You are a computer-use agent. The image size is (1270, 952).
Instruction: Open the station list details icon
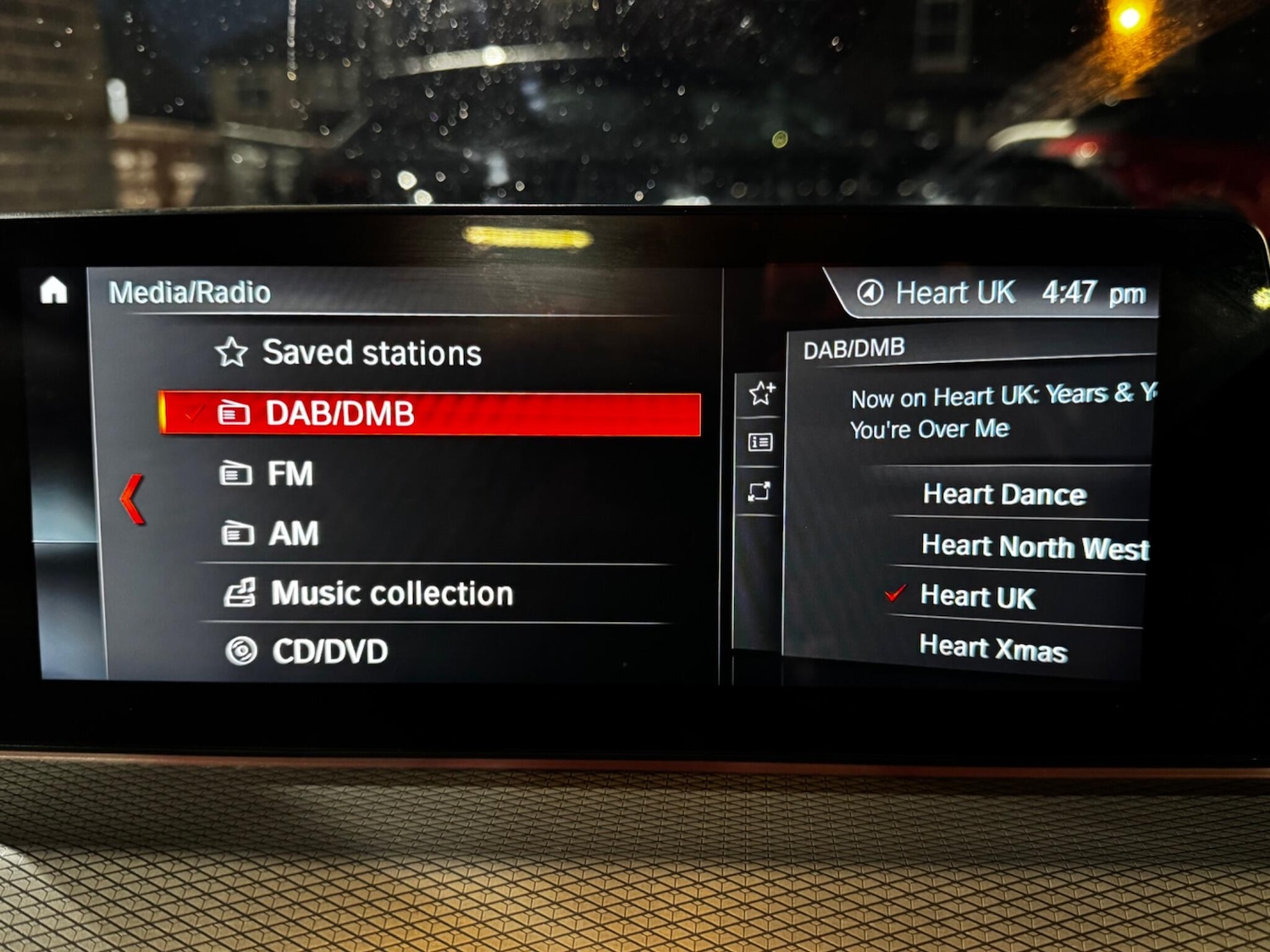click(x=760, y=442)
